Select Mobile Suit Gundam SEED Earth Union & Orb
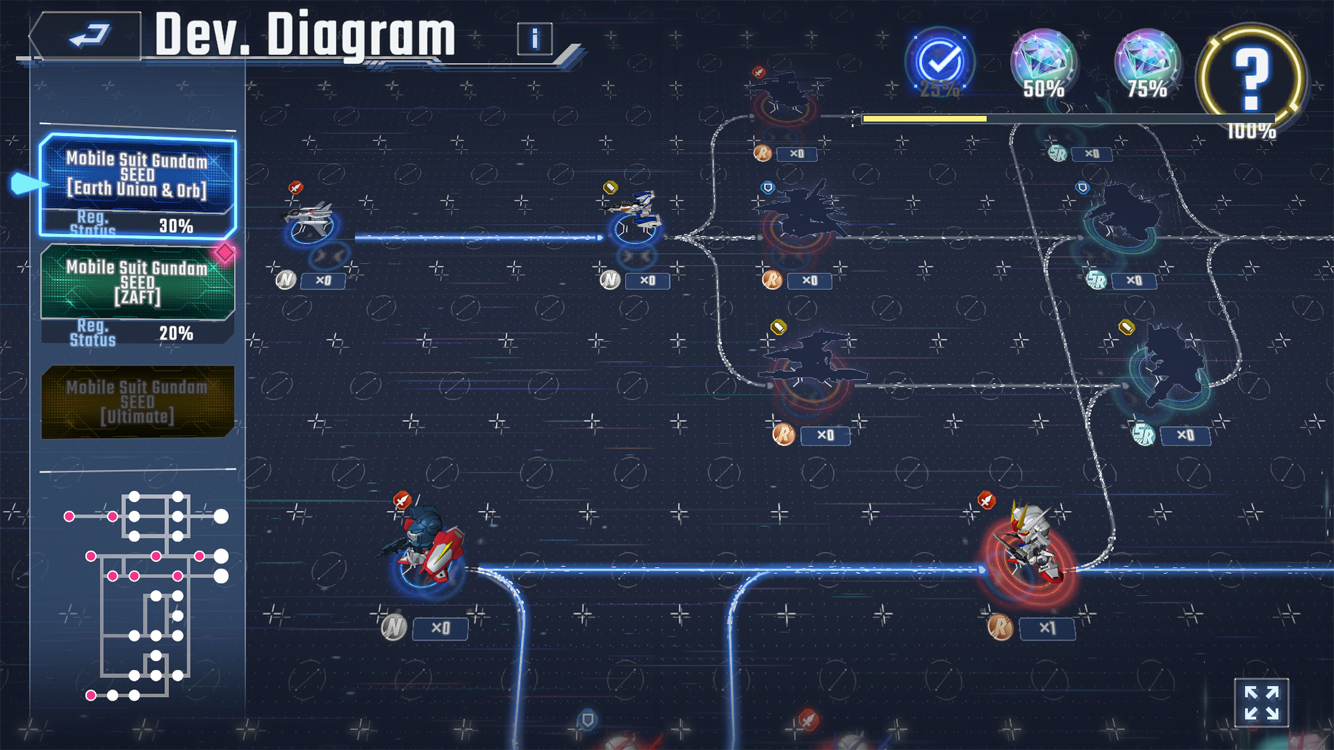 137,186
